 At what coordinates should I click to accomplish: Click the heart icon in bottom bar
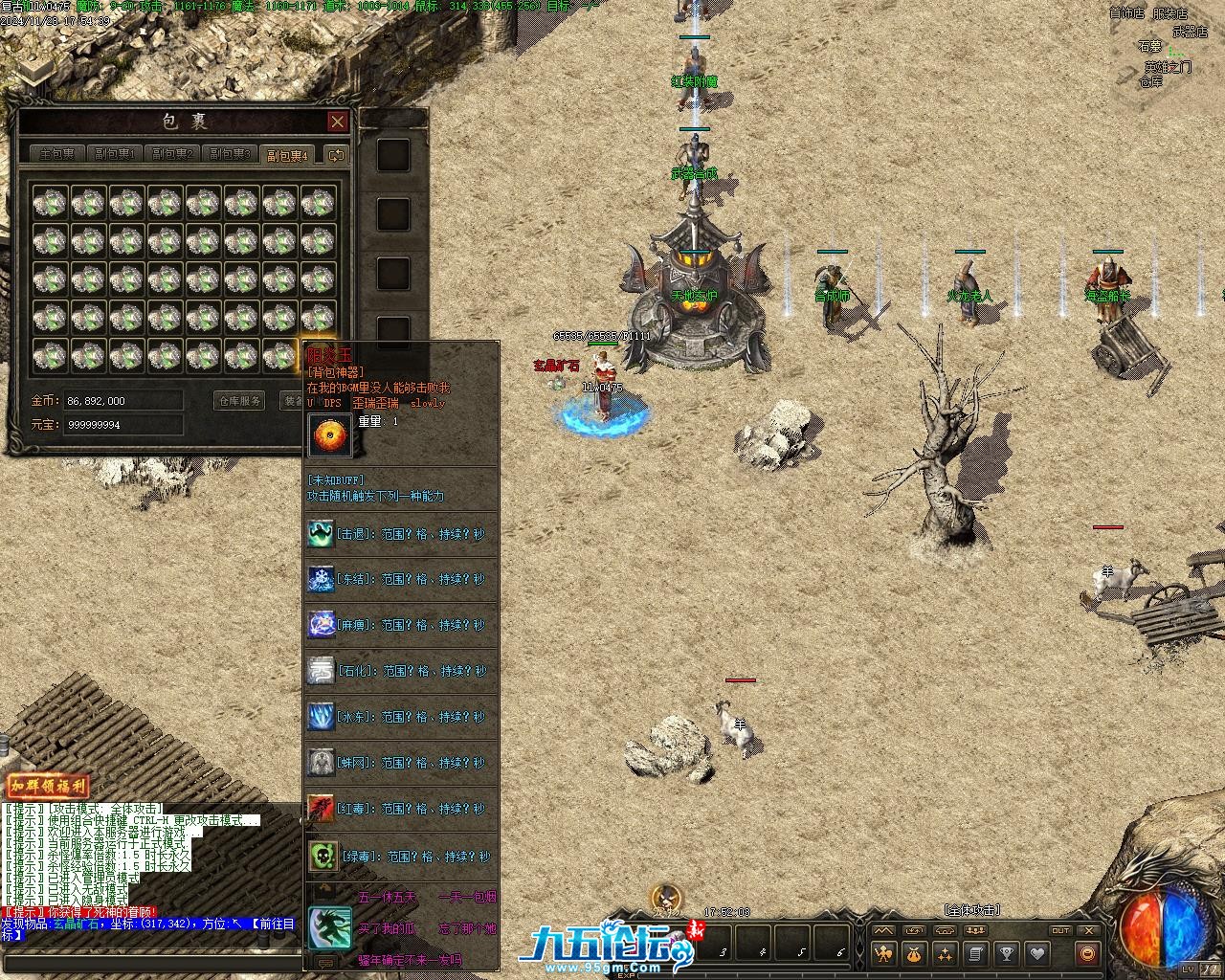[x=1036, y=953]
